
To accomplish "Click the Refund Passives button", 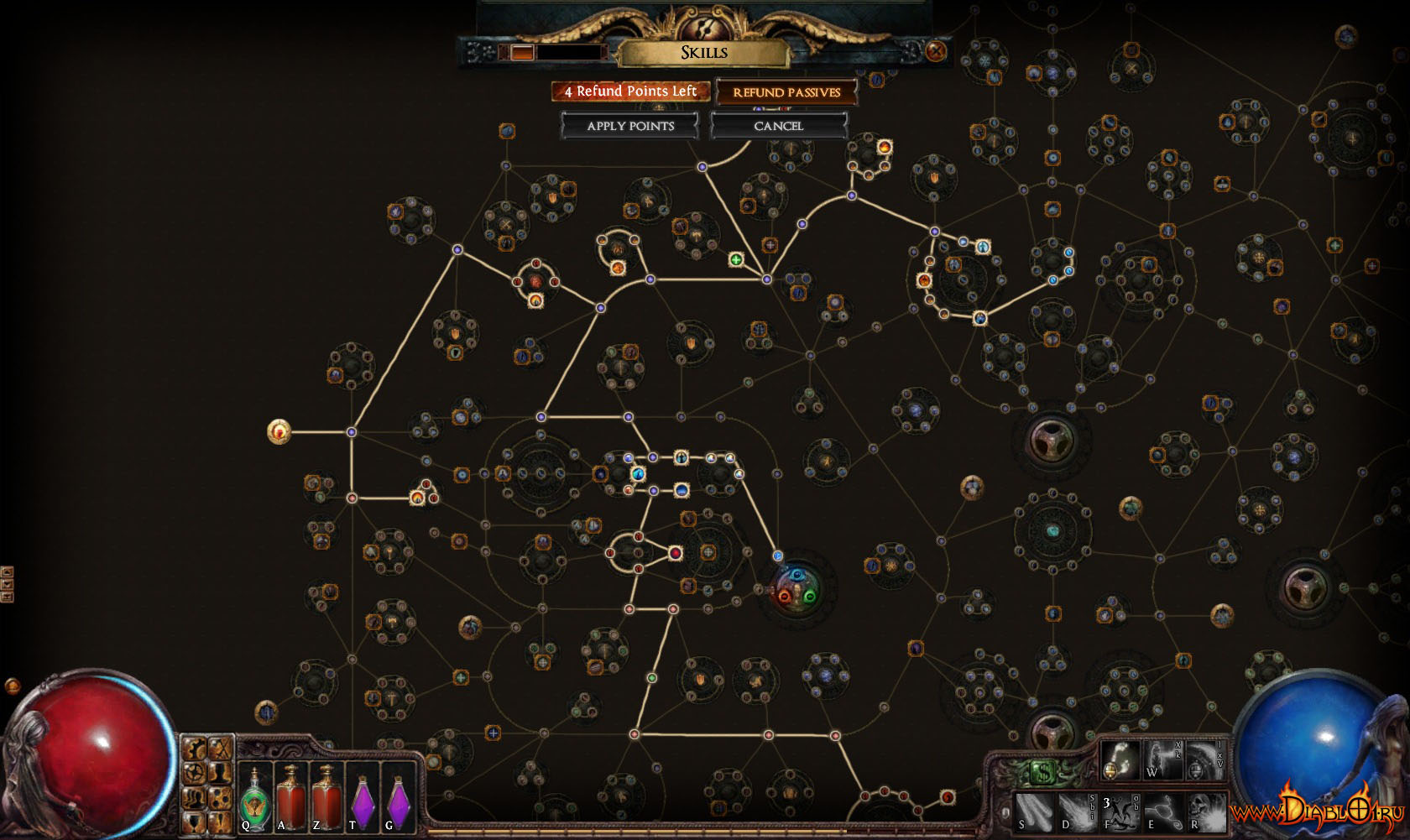I will point(786,92).
